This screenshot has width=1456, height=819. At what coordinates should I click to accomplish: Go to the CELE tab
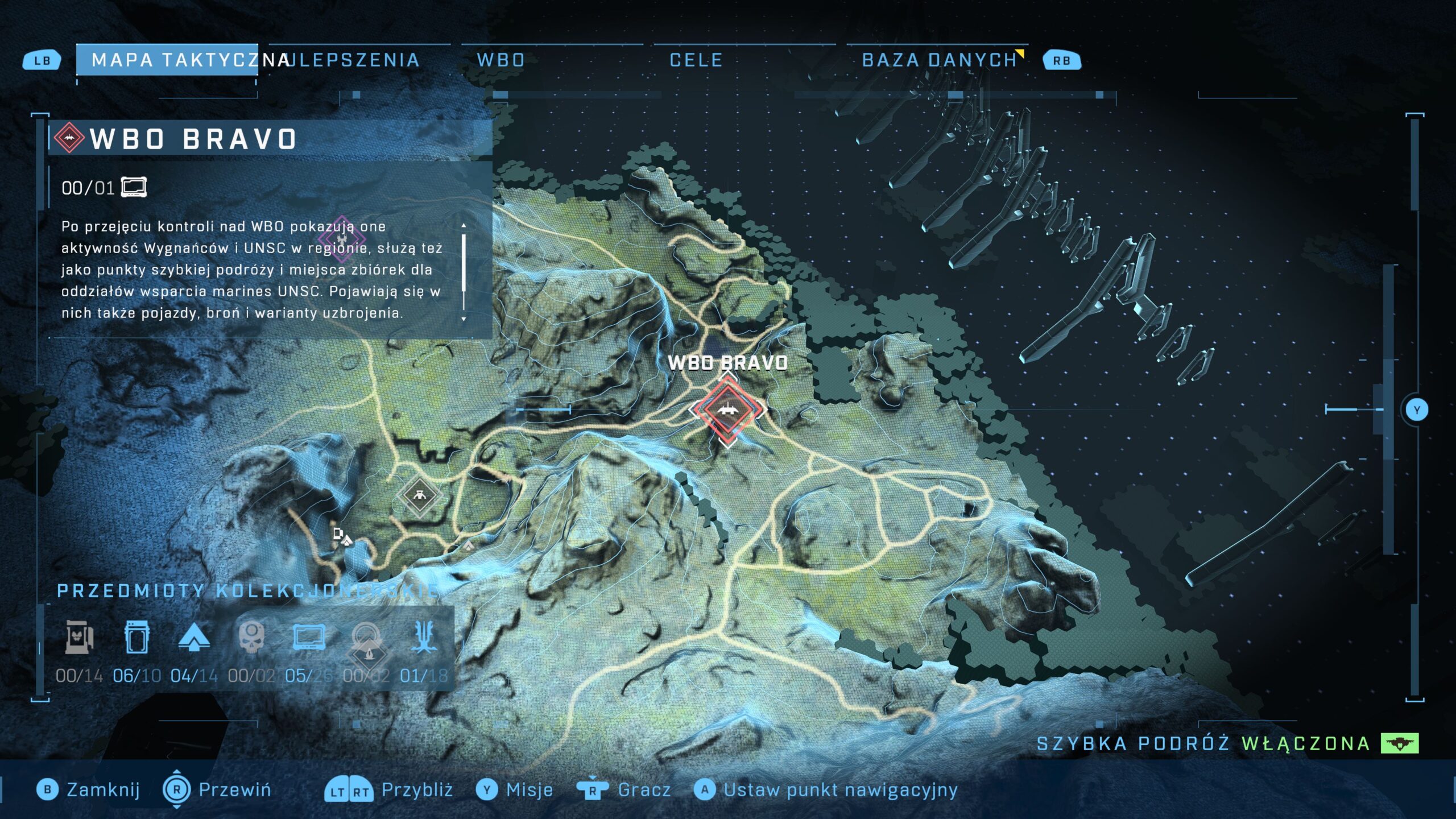[696, 60]
